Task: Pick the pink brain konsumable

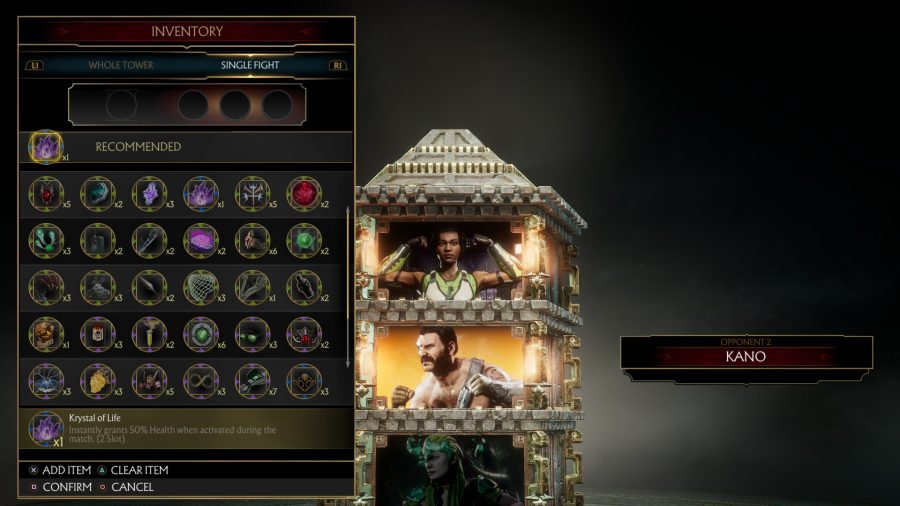Action: pos(201,240)
